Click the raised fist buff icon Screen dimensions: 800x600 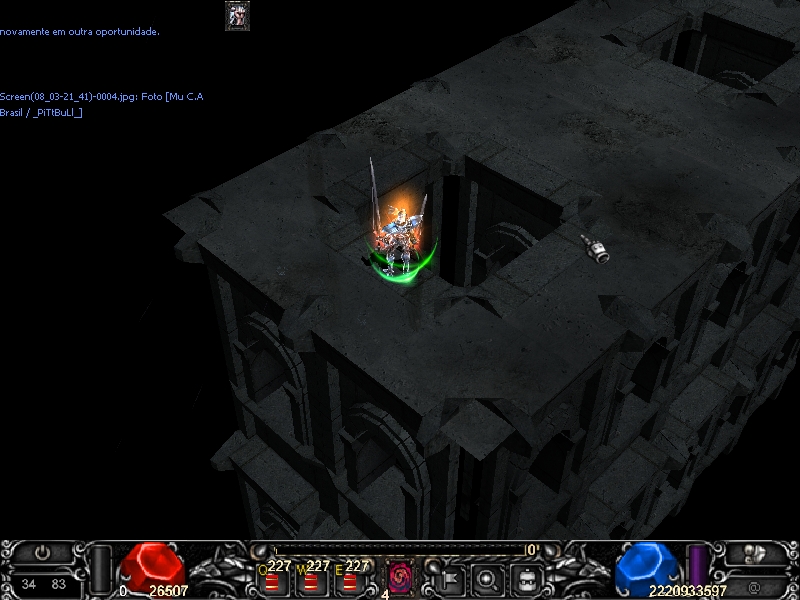(237, 15)
